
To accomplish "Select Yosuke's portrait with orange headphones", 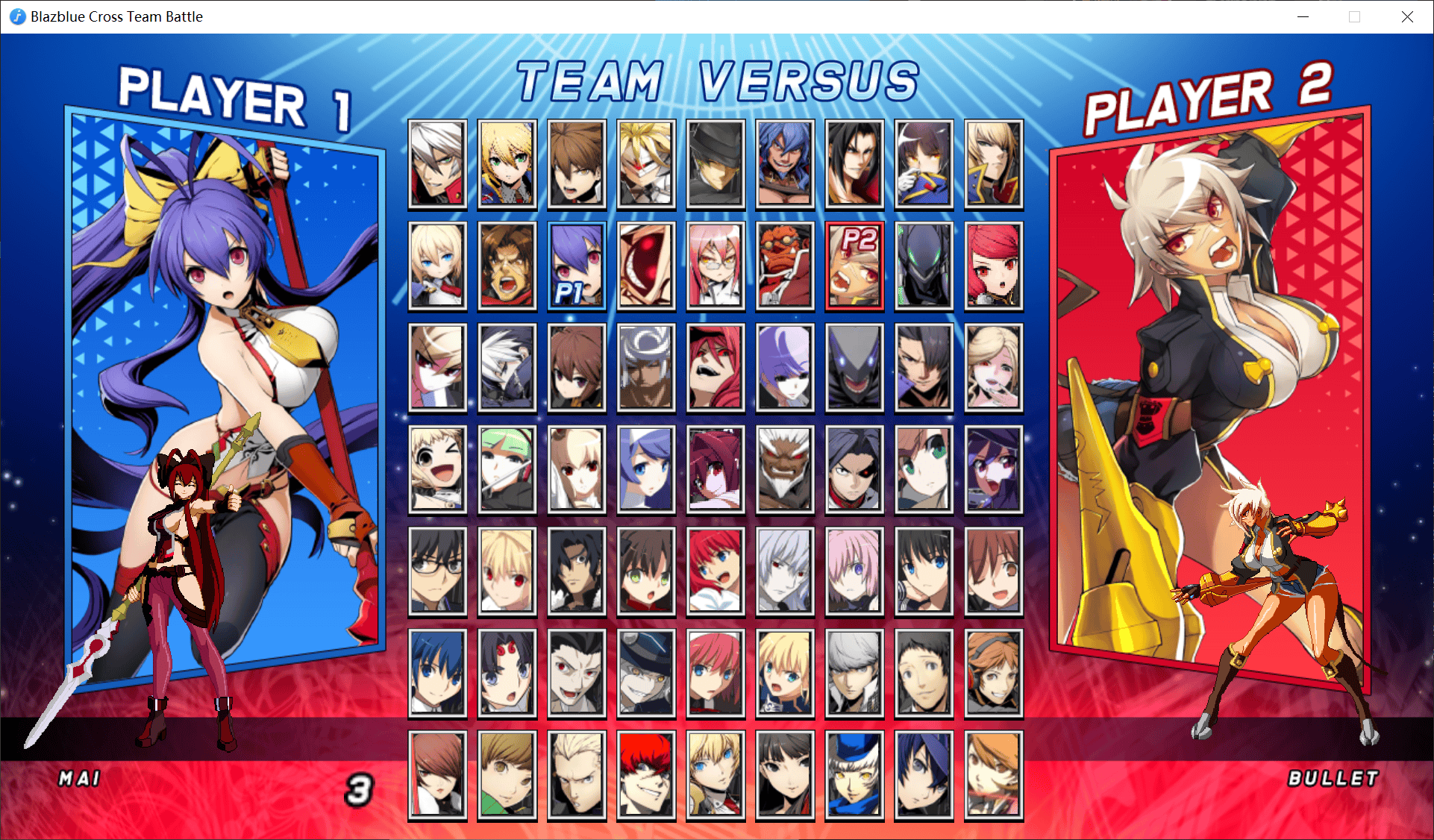I will coord(993,673).
